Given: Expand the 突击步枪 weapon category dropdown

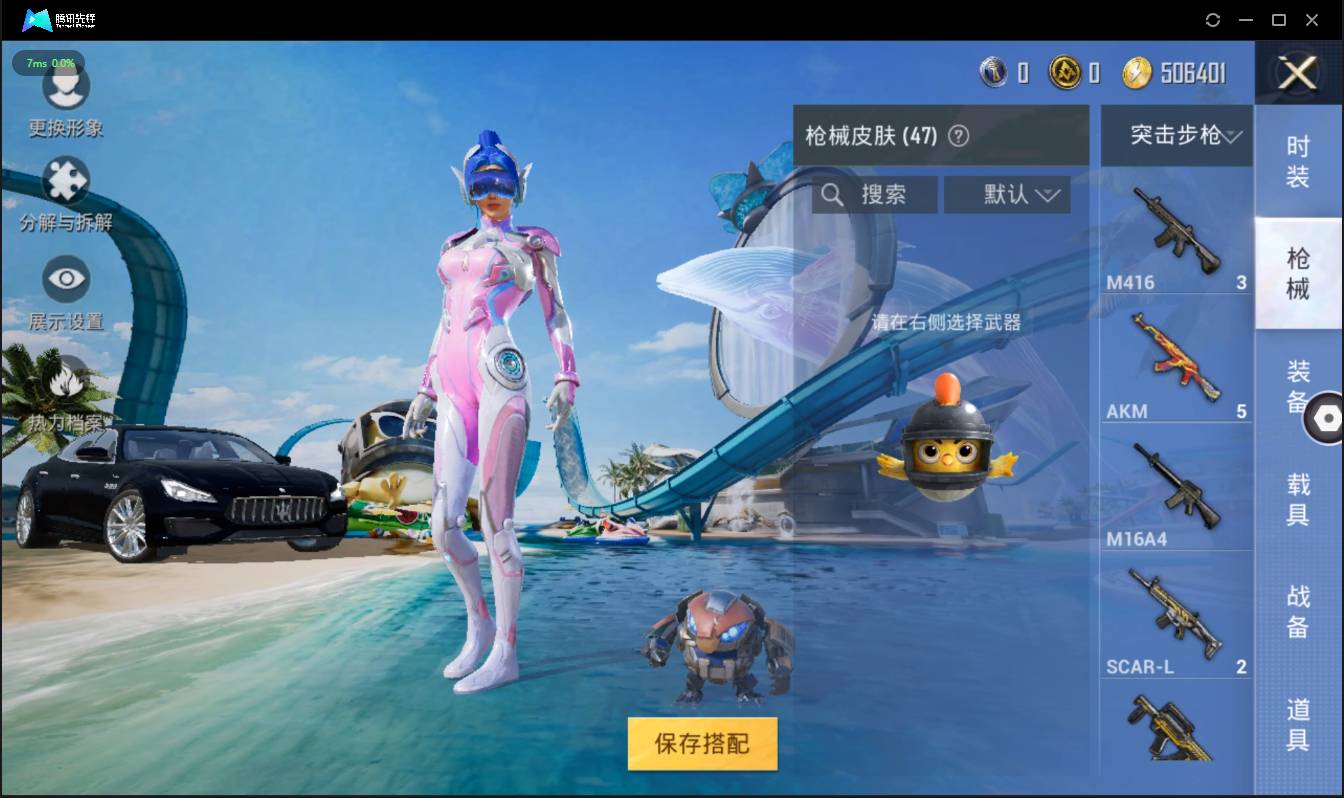Looking at the screenshot, I should point(1176,136).
